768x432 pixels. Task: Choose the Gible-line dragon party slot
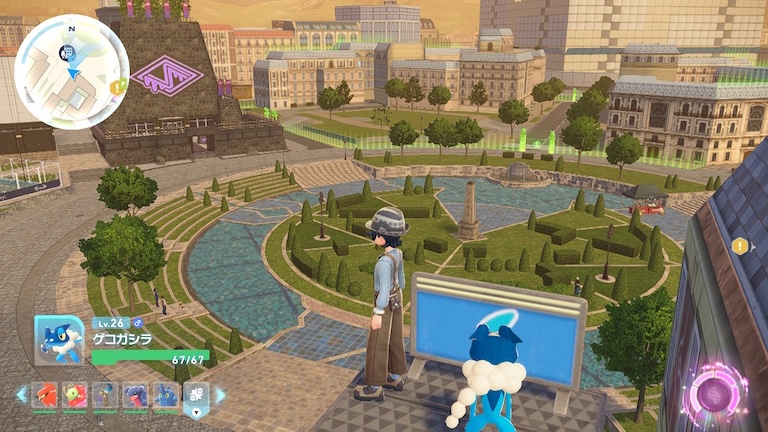135,395
